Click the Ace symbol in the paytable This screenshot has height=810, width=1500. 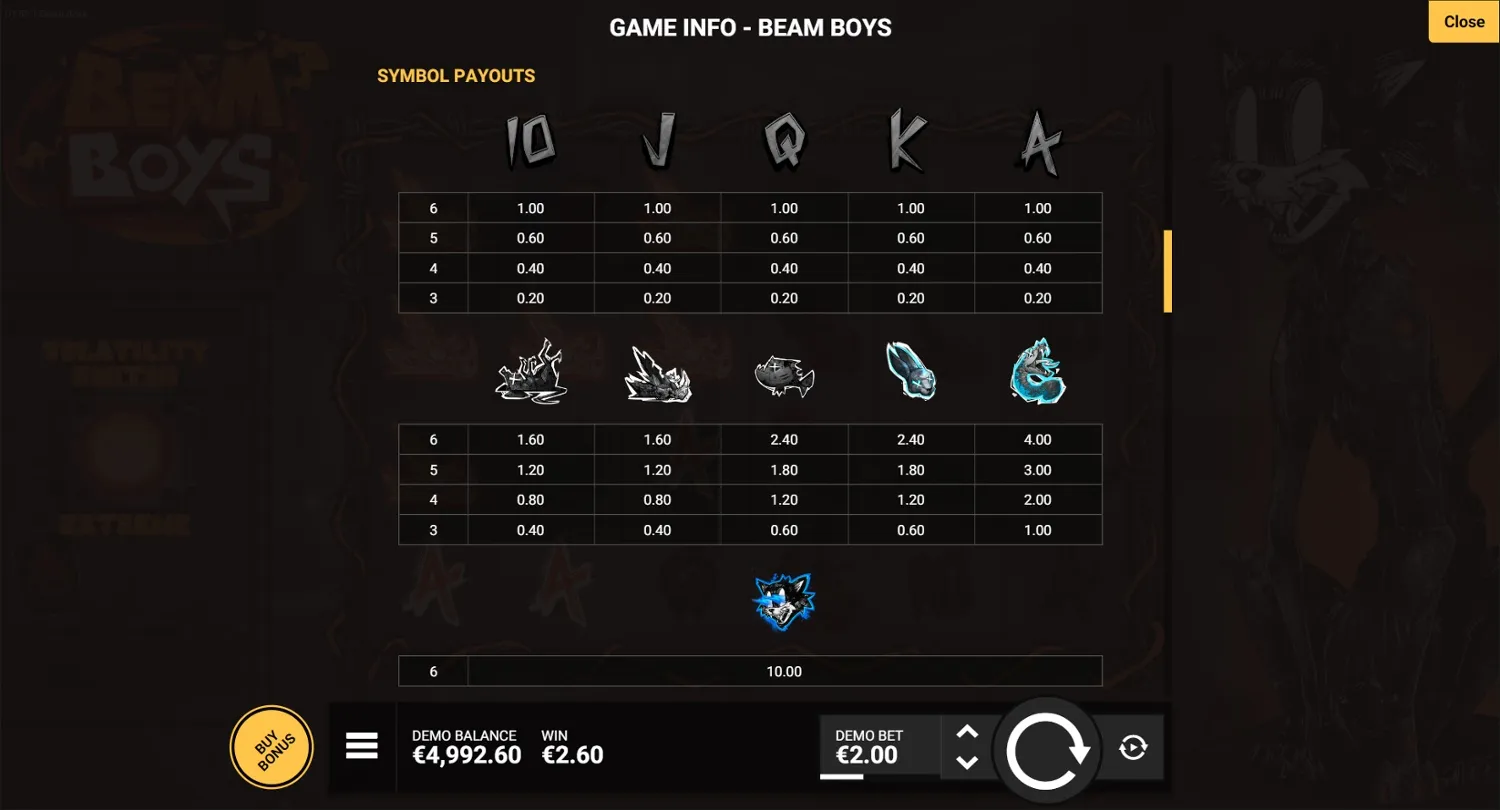(x=1038, y=140)
